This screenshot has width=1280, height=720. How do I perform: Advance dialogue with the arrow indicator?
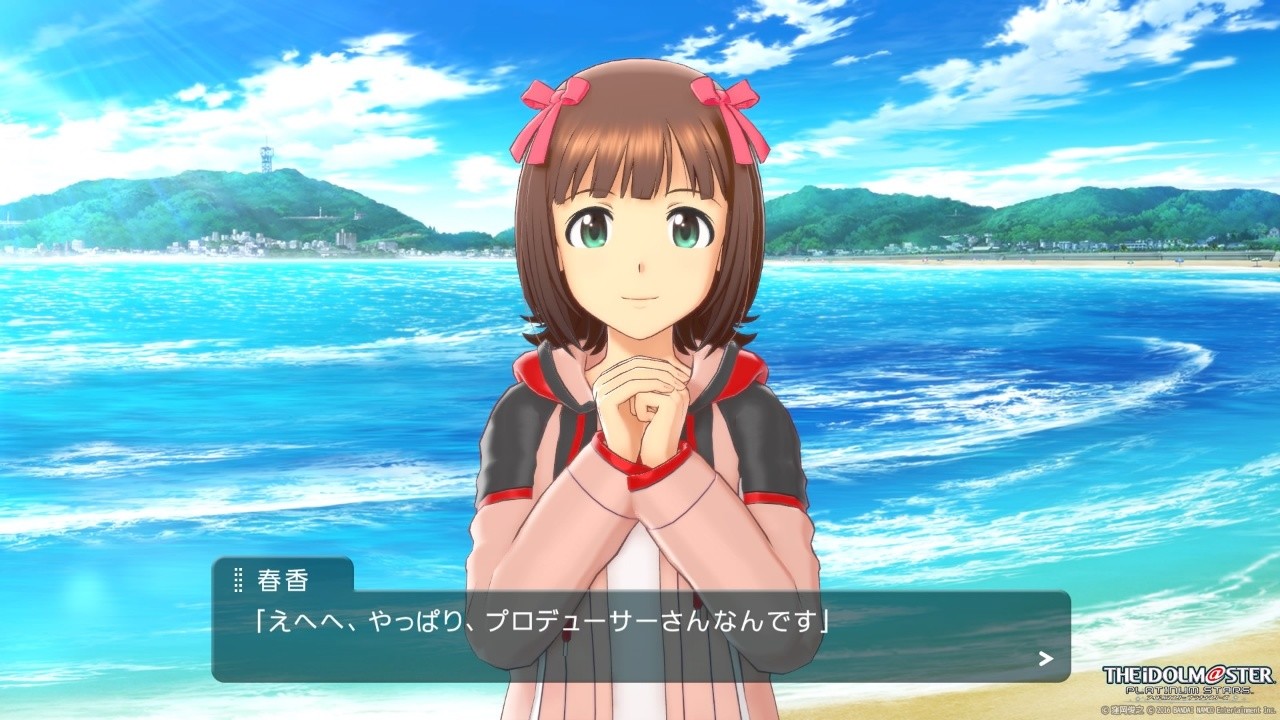[1046, 658]
